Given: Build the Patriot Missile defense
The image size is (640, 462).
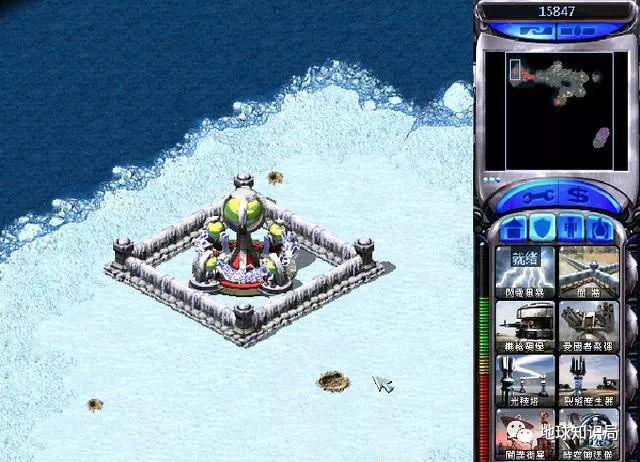Looking at the screenshot, I should coord(588,324).
